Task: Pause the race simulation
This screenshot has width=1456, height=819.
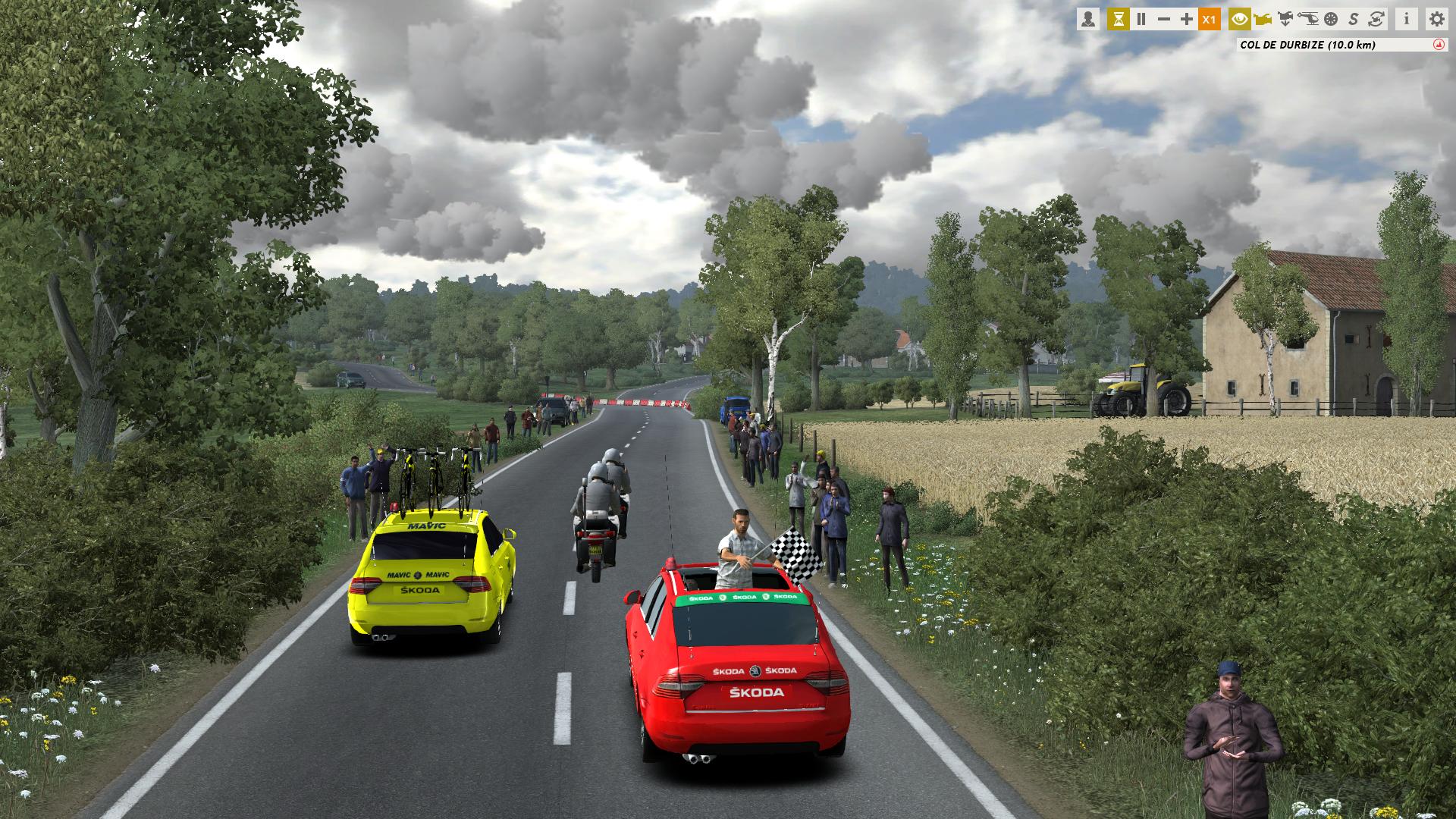Action: click(x=1141, y=20)
